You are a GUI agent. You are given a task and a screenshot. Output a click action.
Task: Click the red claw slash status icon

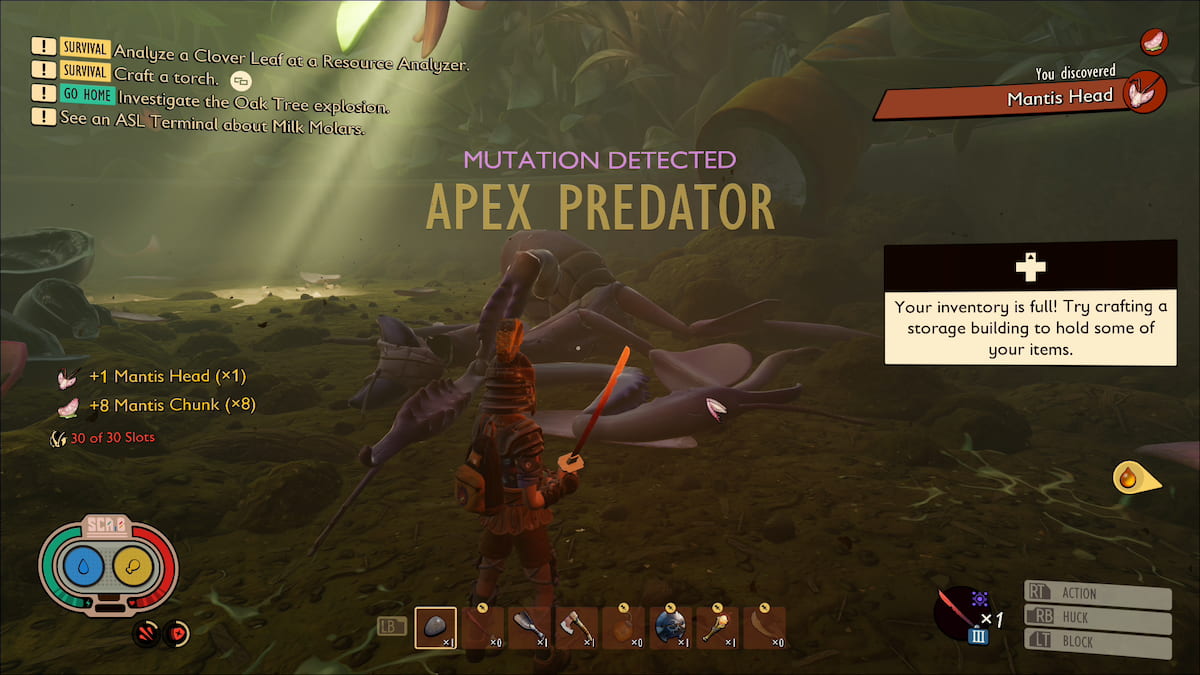click(x=146, y=633)
